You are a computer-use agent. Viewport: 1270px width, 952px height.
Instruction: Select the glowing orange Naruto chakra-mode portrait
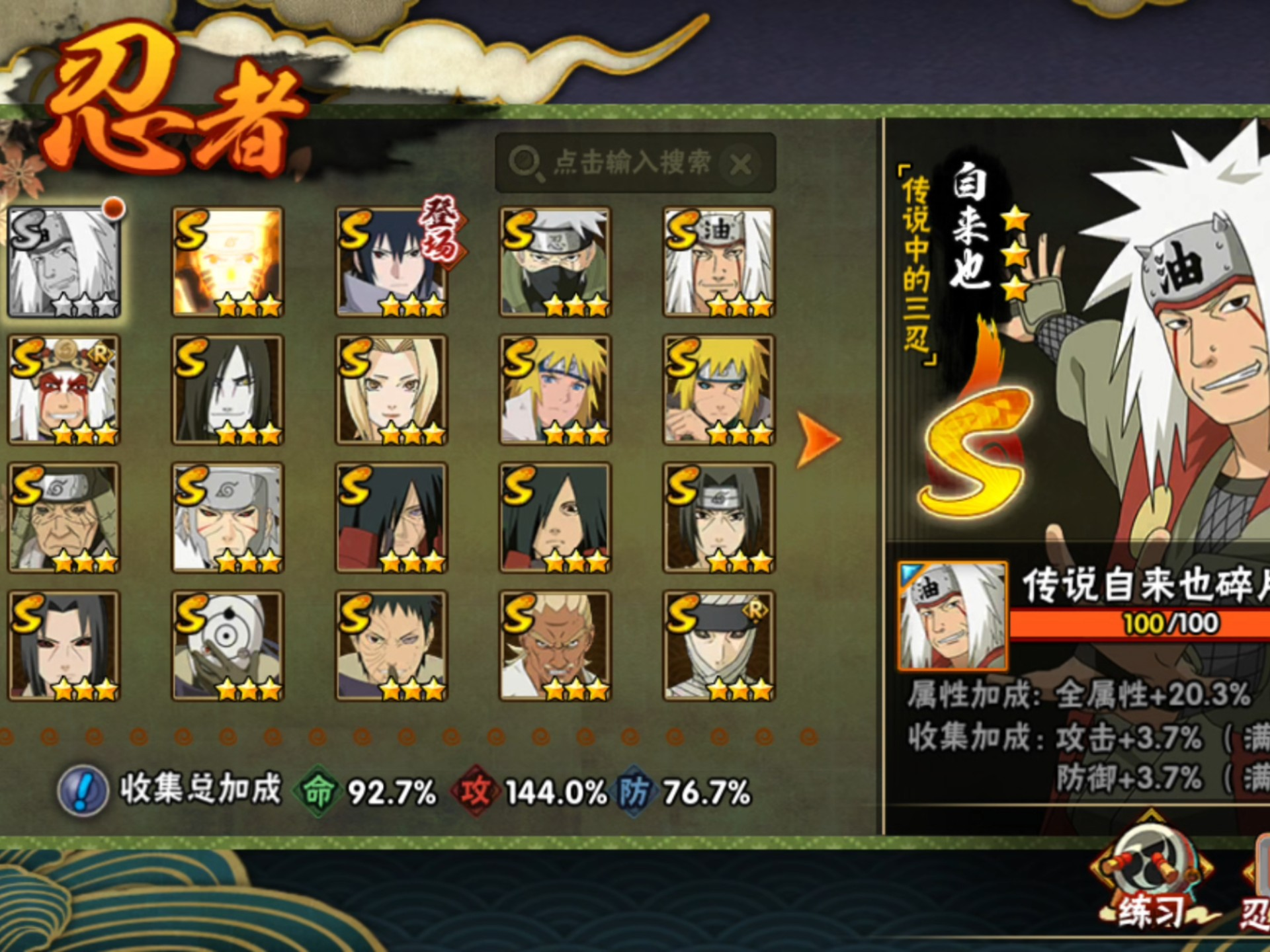click(228, 262)
